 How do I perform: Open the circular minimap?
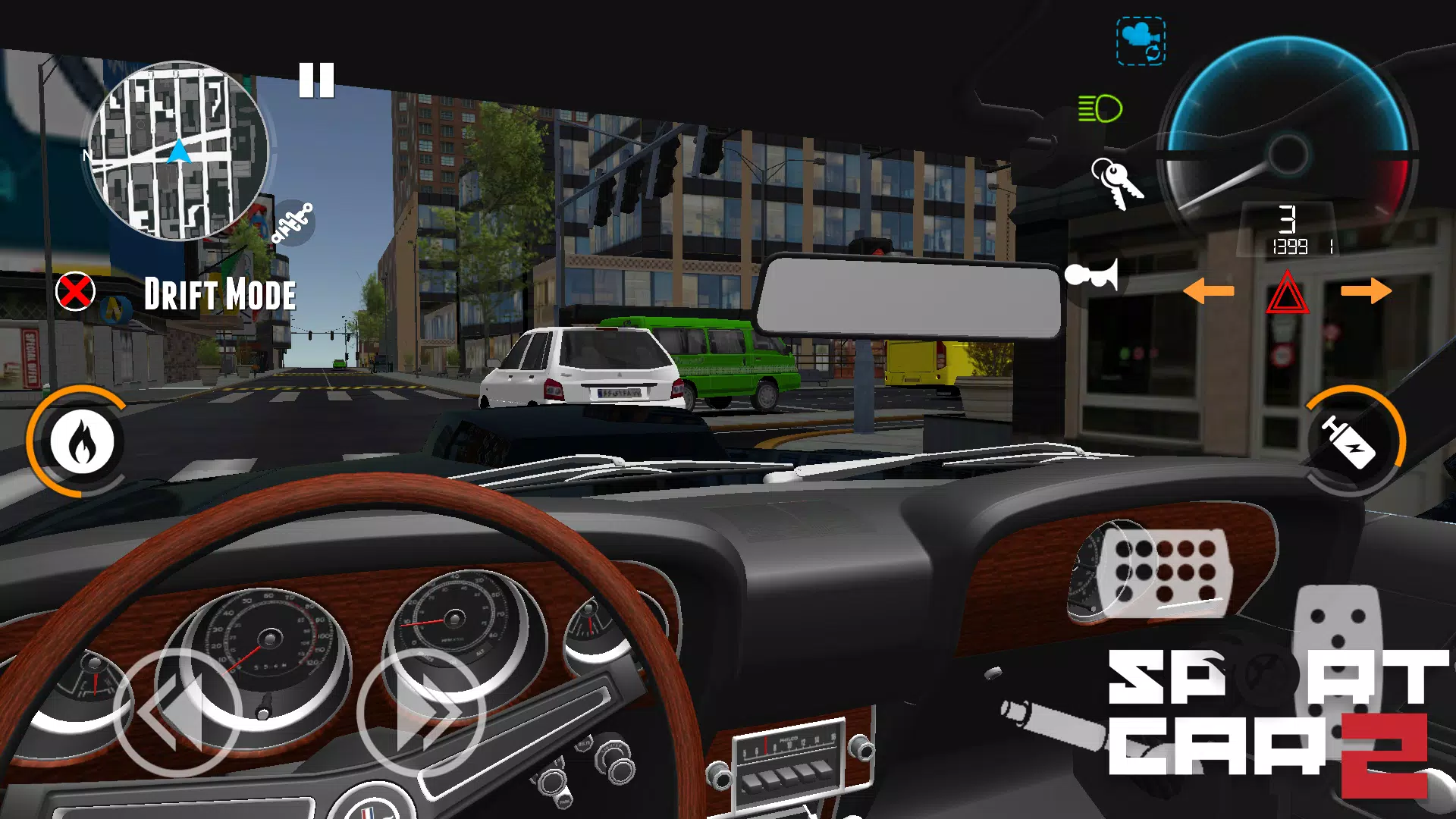[178, 150]
